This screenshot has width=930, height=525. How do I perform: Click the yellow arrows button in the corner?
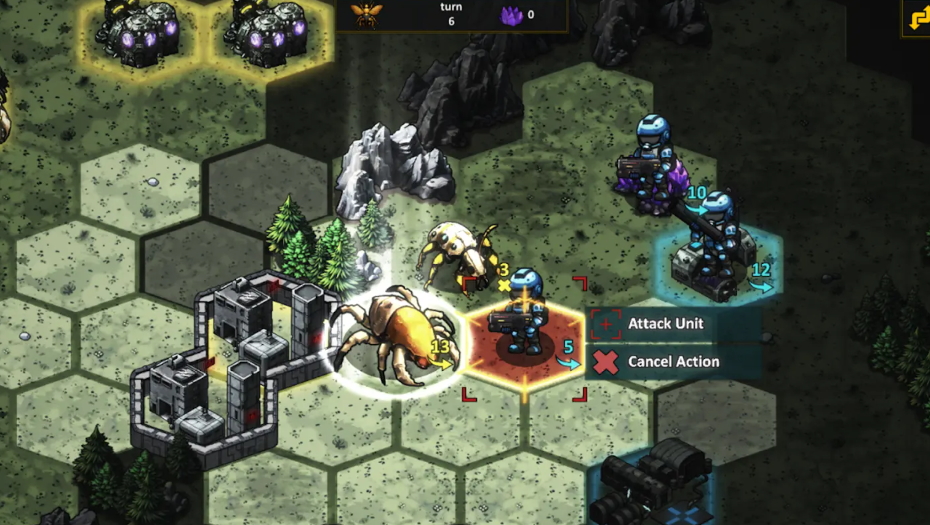(x=917, y=18)
